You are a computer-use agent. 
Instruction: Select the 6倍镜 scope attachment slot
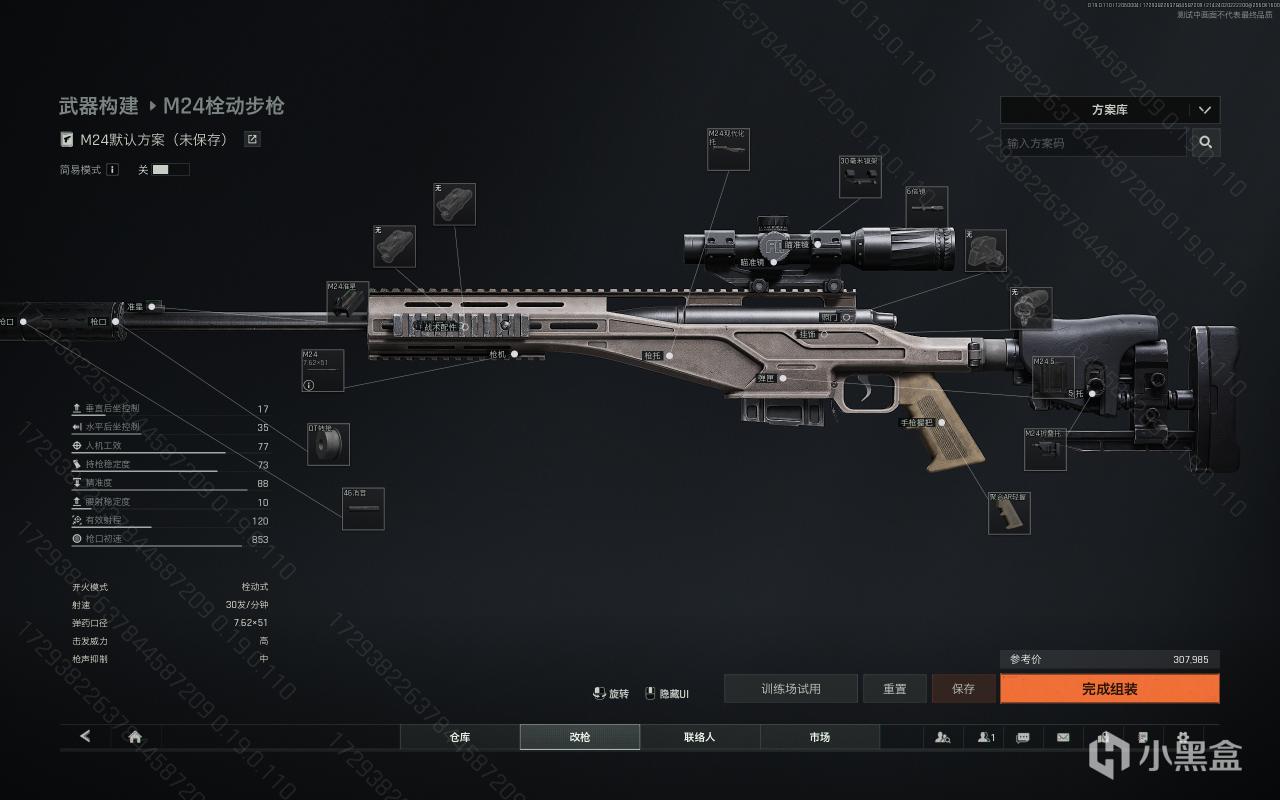(x=927, y=207)
